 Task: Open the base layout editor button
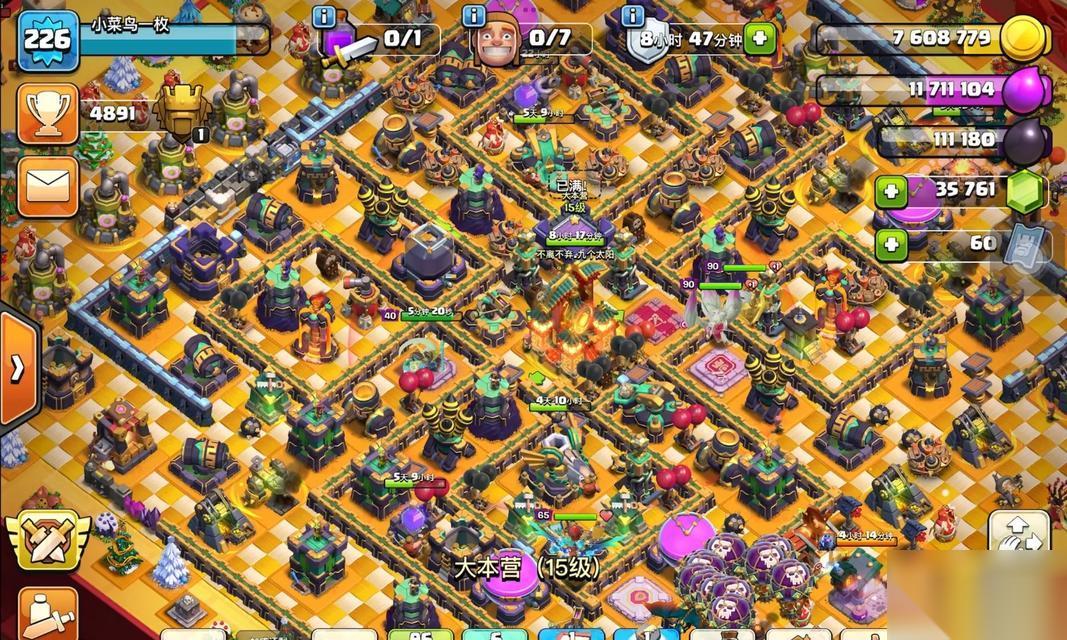click(1018, 532)
